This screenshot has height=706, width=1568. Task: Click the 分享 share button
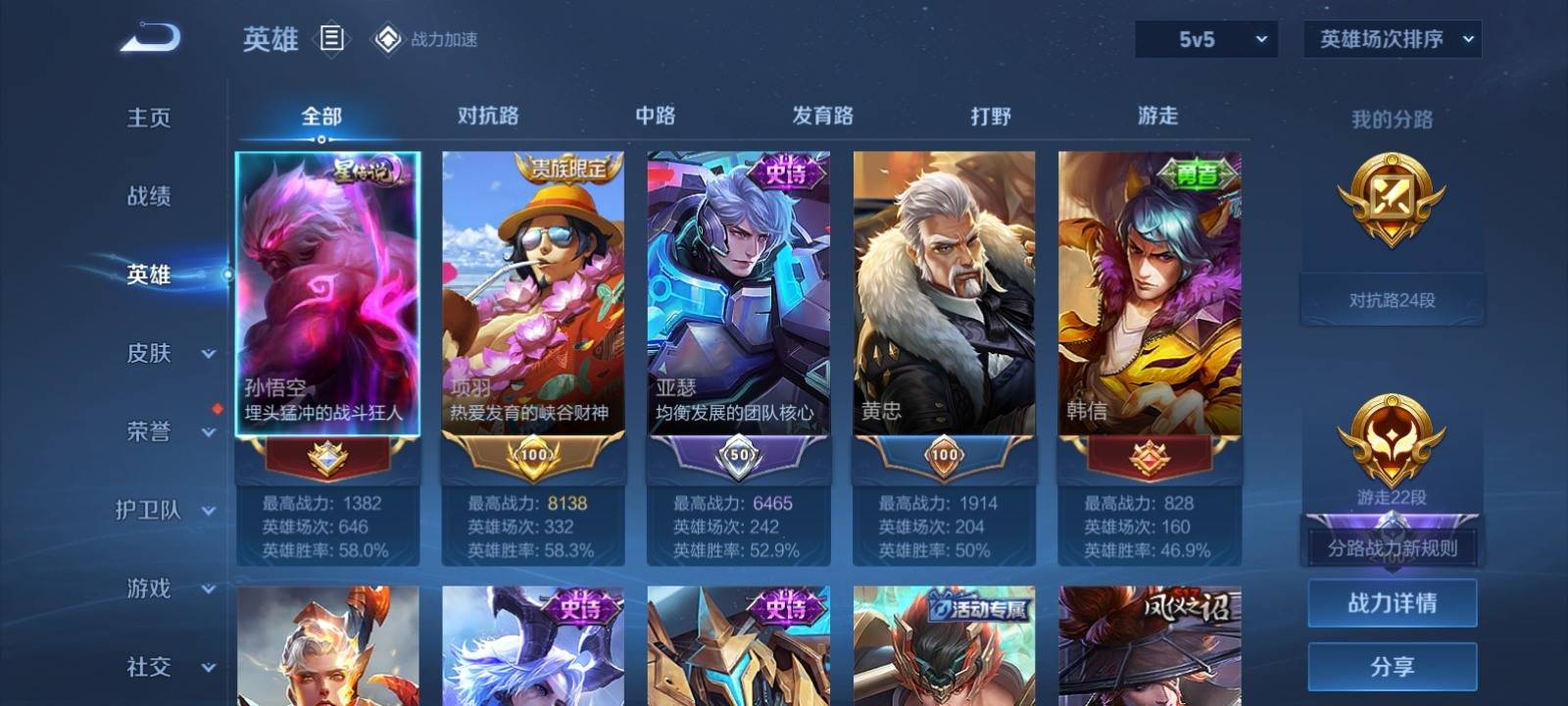(1392, 667)
